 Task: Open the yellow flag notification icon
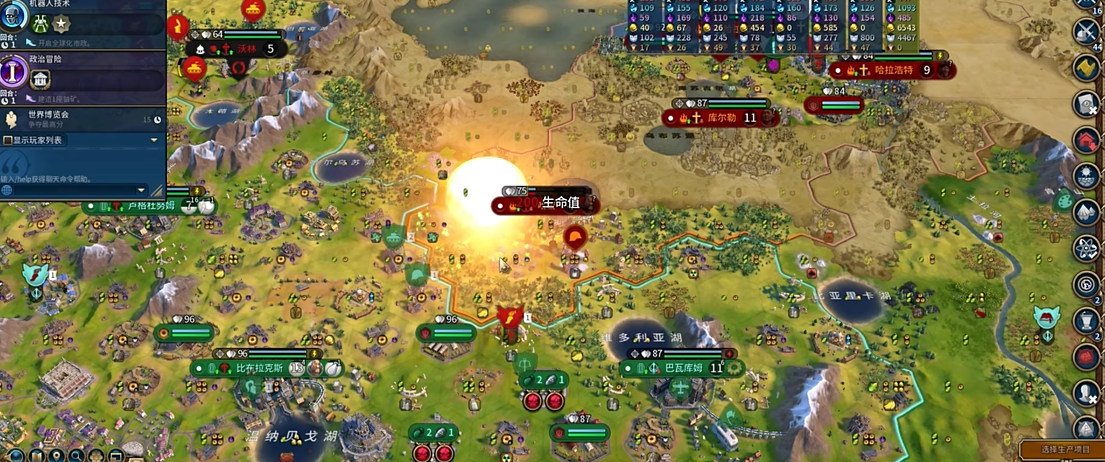[x=1086, y=67]
